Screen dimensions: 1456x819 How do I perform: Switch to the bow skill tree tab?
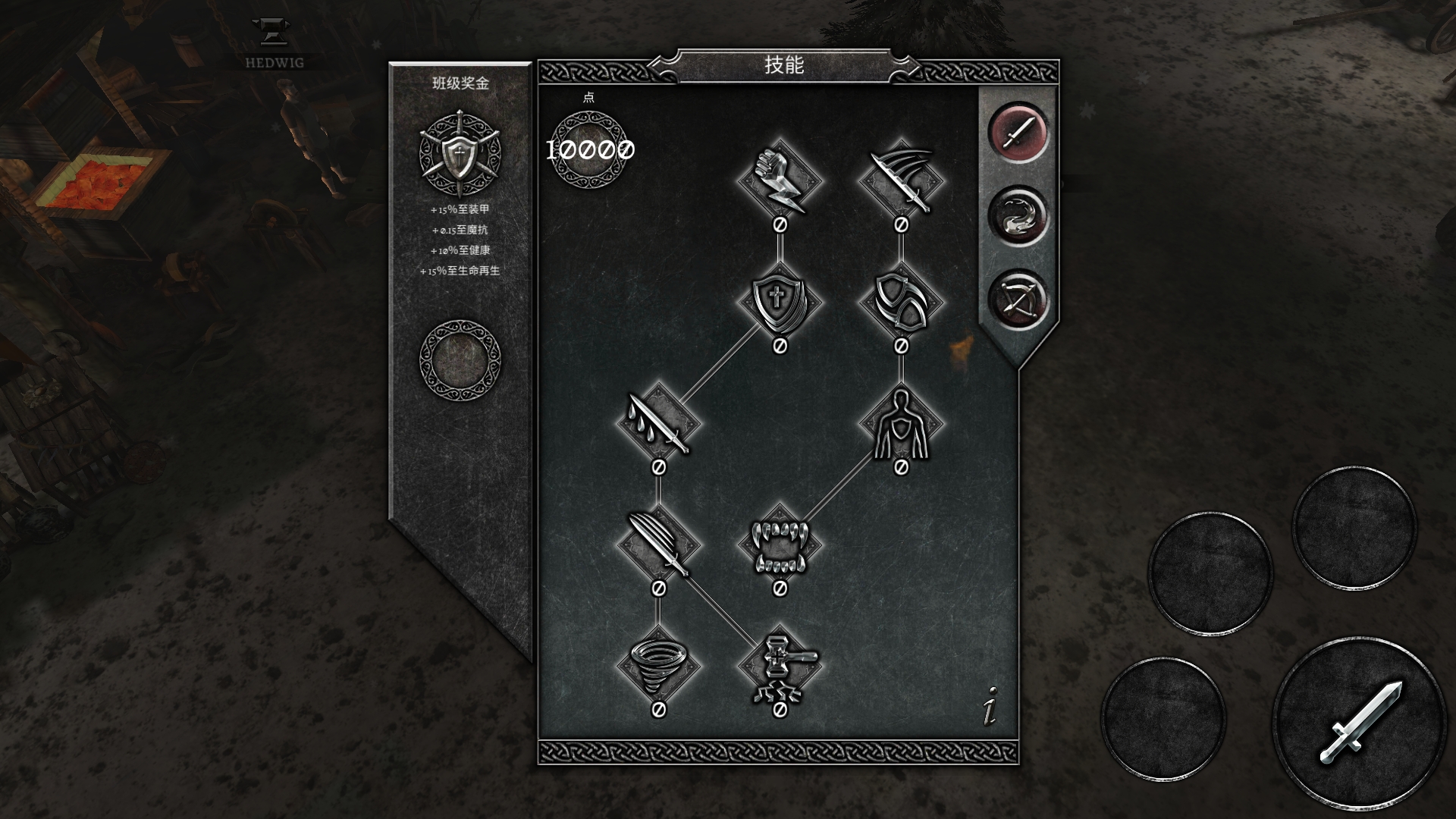click(x=1017, y=299)
